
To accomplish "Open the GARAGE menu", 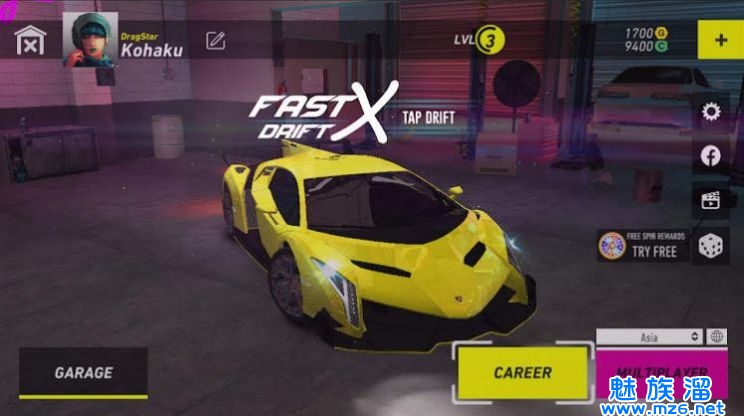I will pos(83,373).
